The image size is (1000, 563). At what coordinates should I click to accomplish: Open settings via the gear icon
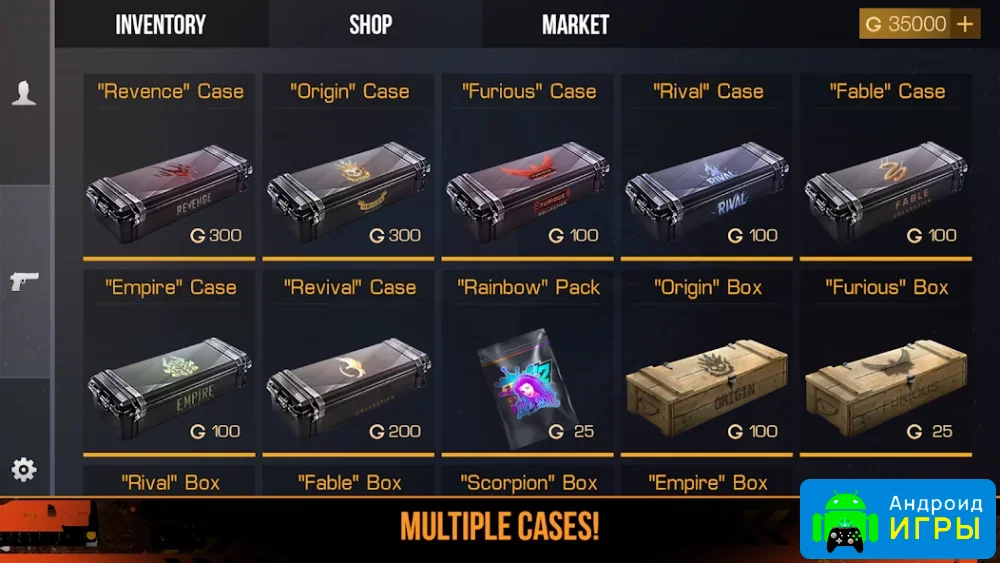coord(24,469)
